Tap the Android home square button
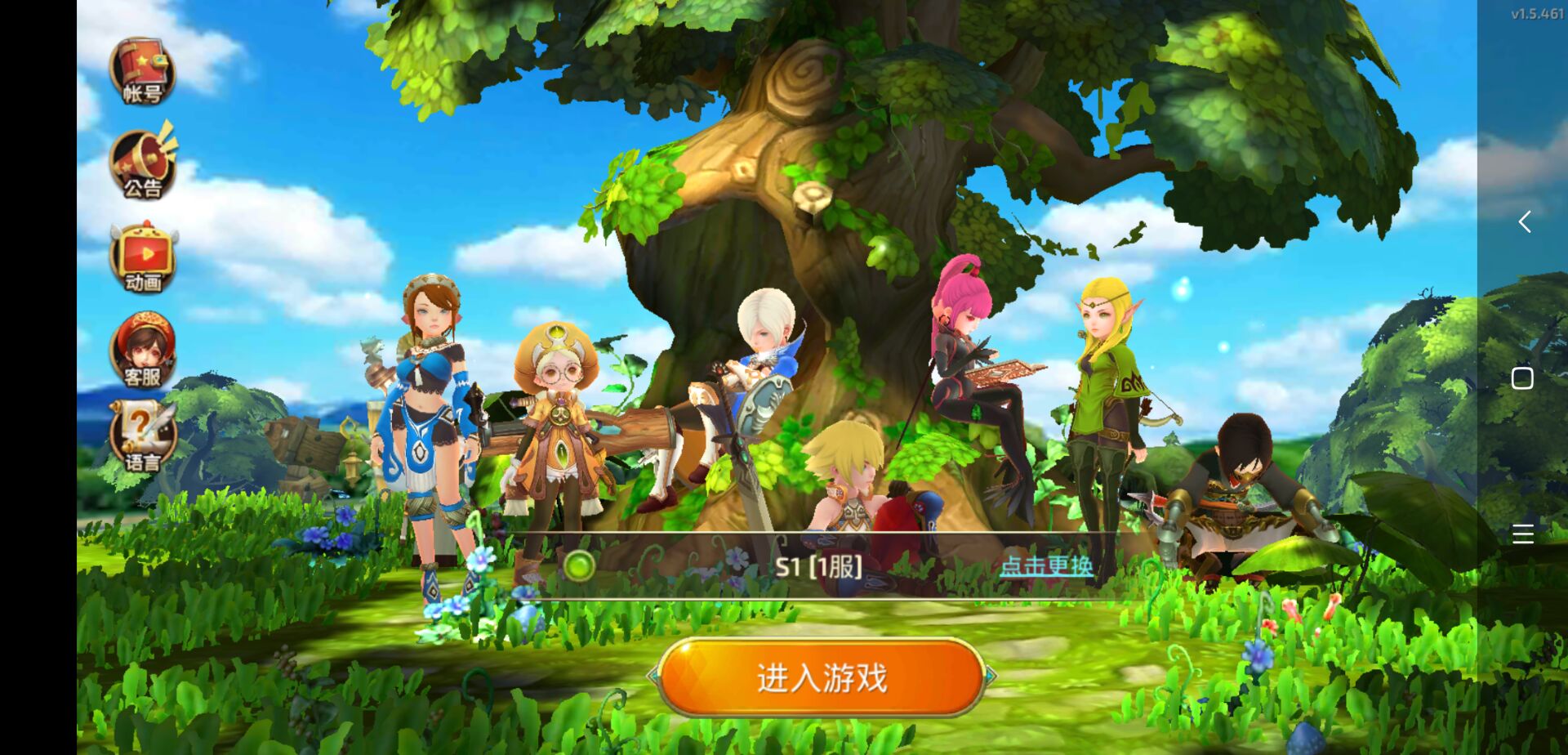The image size is (1568, 755). pyautogui.click(x=1522, y=378)
